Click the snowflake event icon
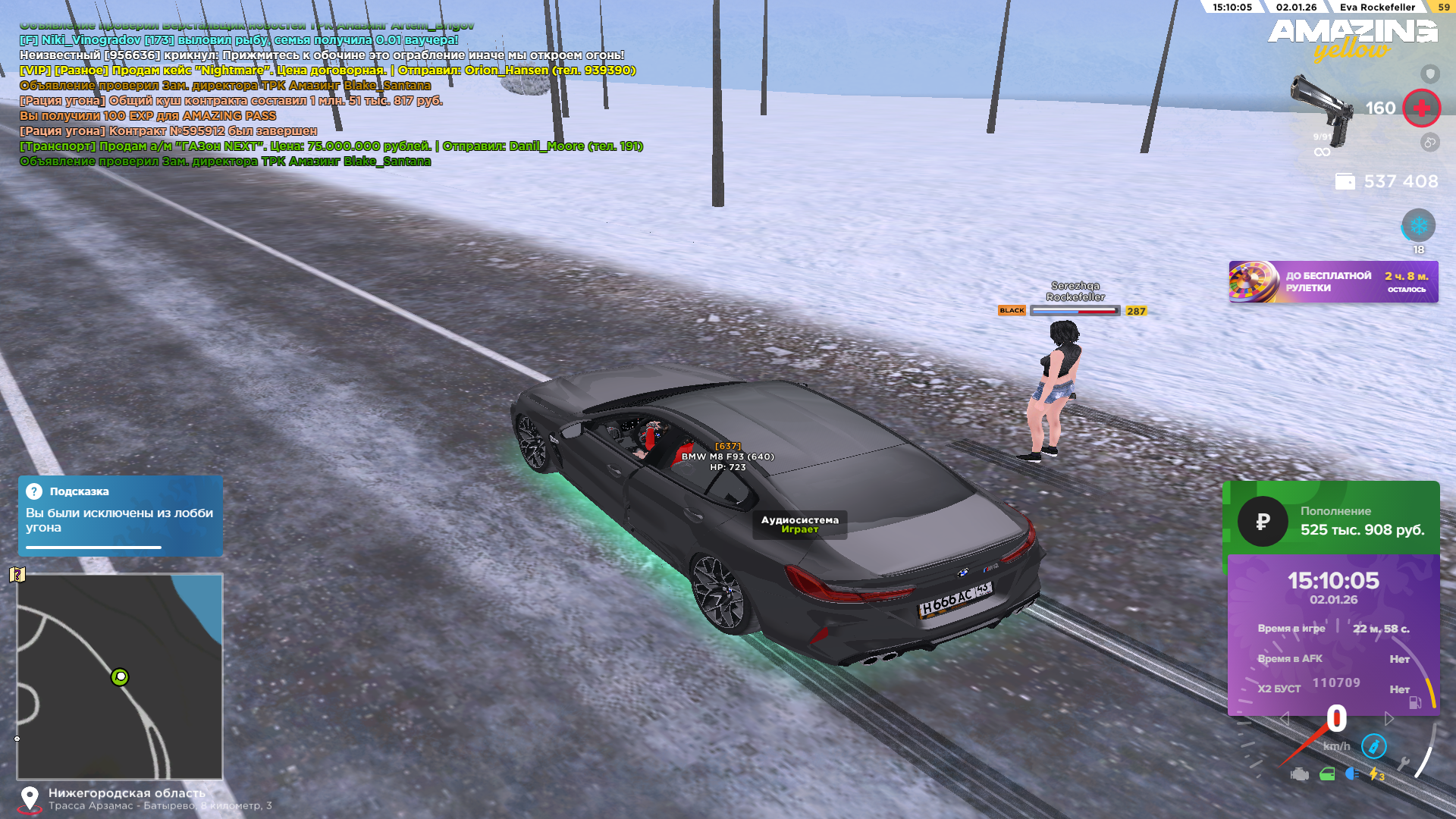The width and height of the screenshot is (1456, 819). click(x=1418, y=225)
